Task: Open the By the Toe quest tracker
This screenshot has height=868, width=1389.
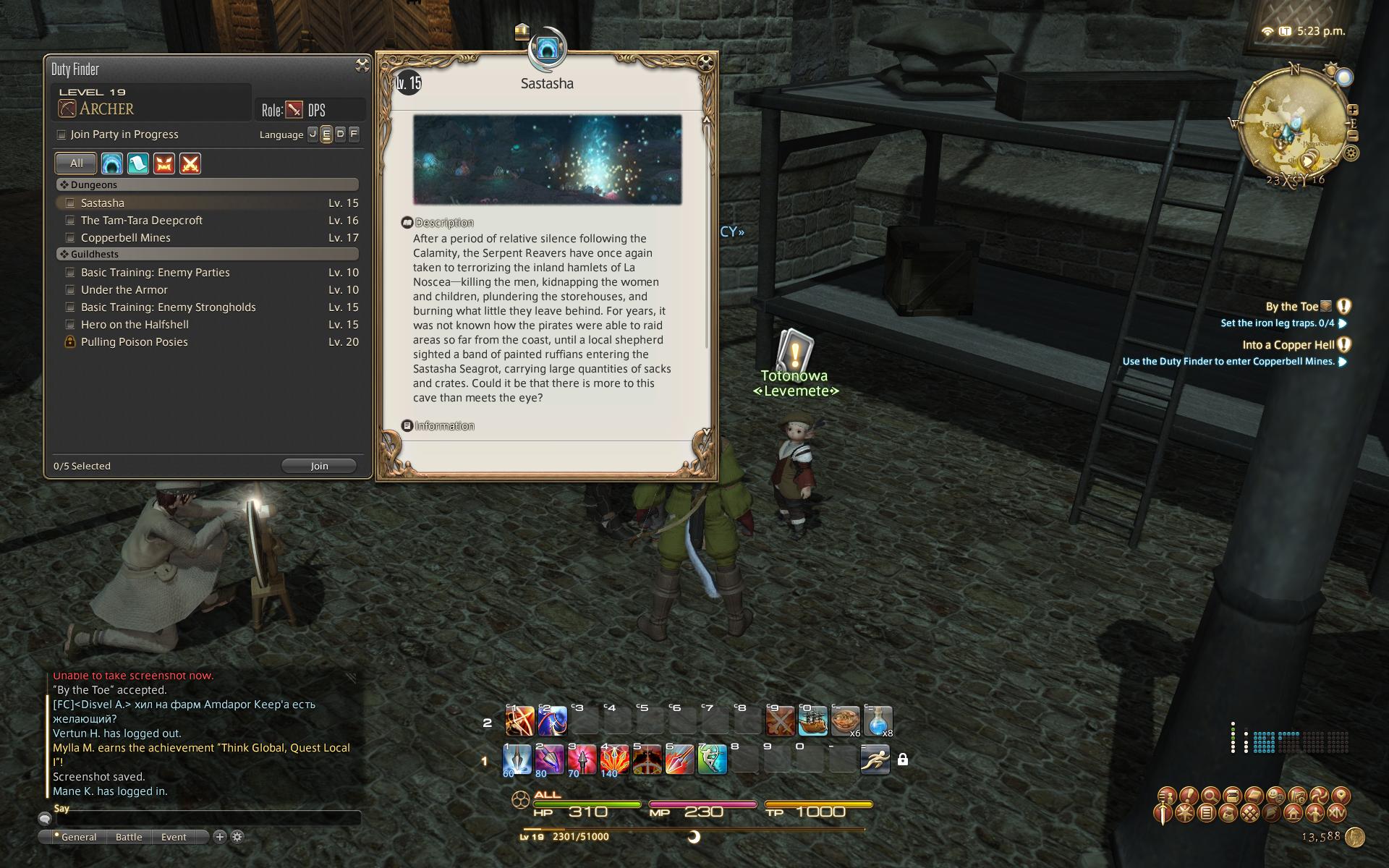Action: pos(1291,307)
